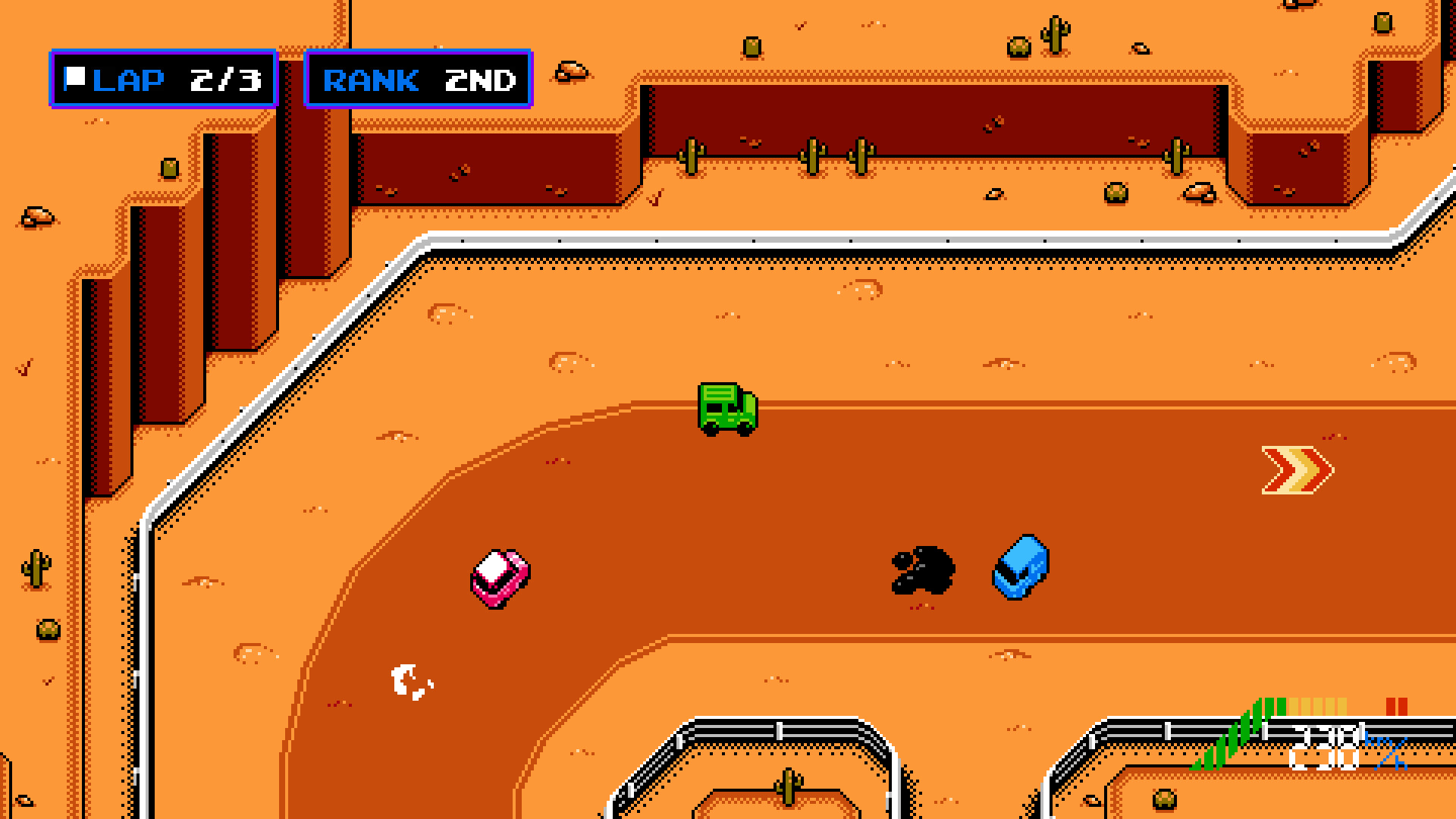Select the RANK 2ND status display
Screen dimensions: 1456x819
coord(419,80)
